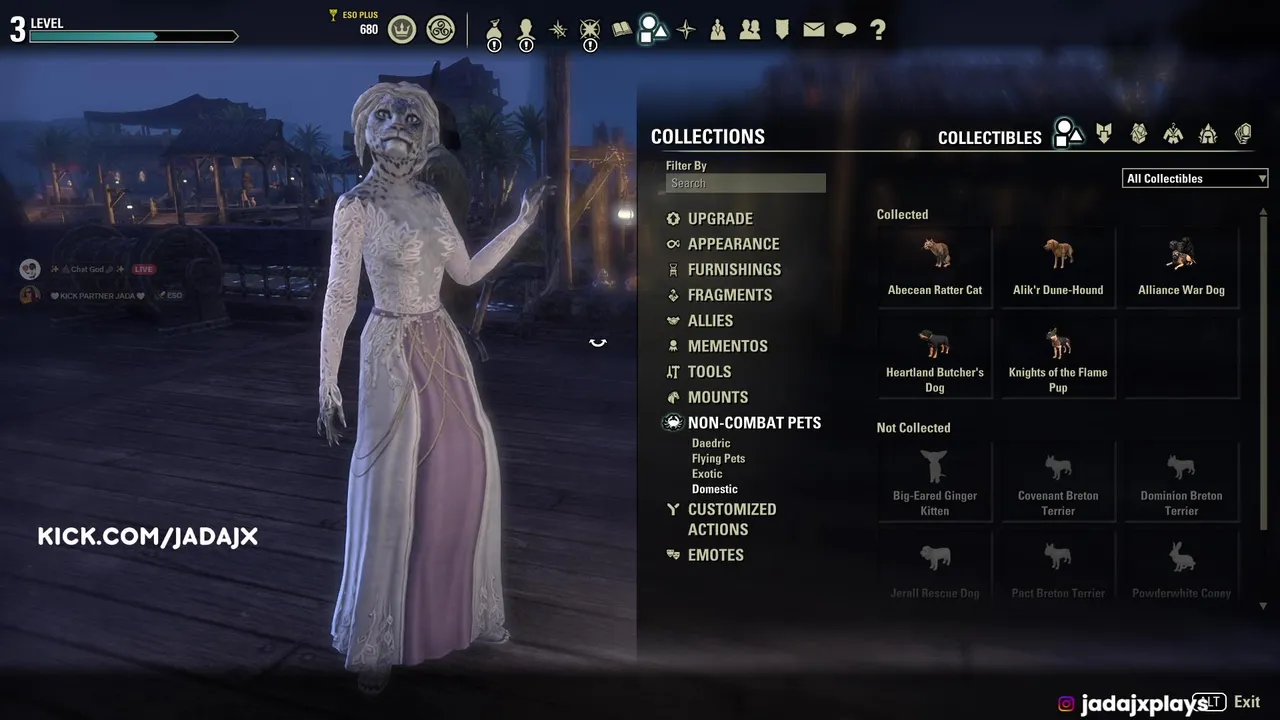
Task: Open the Mounts category
Action: point(717,397)
